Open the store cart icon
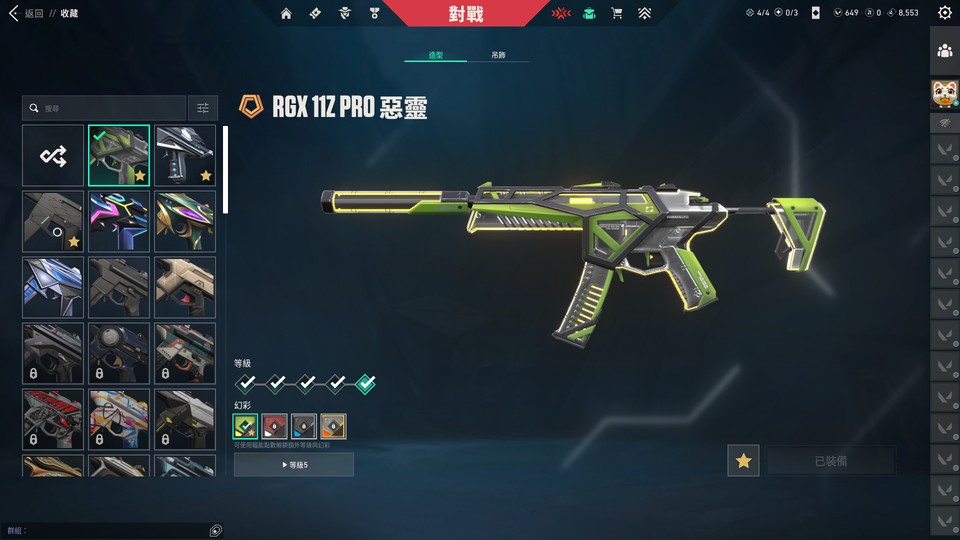The height and width of the screenshot is (540, 960). point(616,14)
